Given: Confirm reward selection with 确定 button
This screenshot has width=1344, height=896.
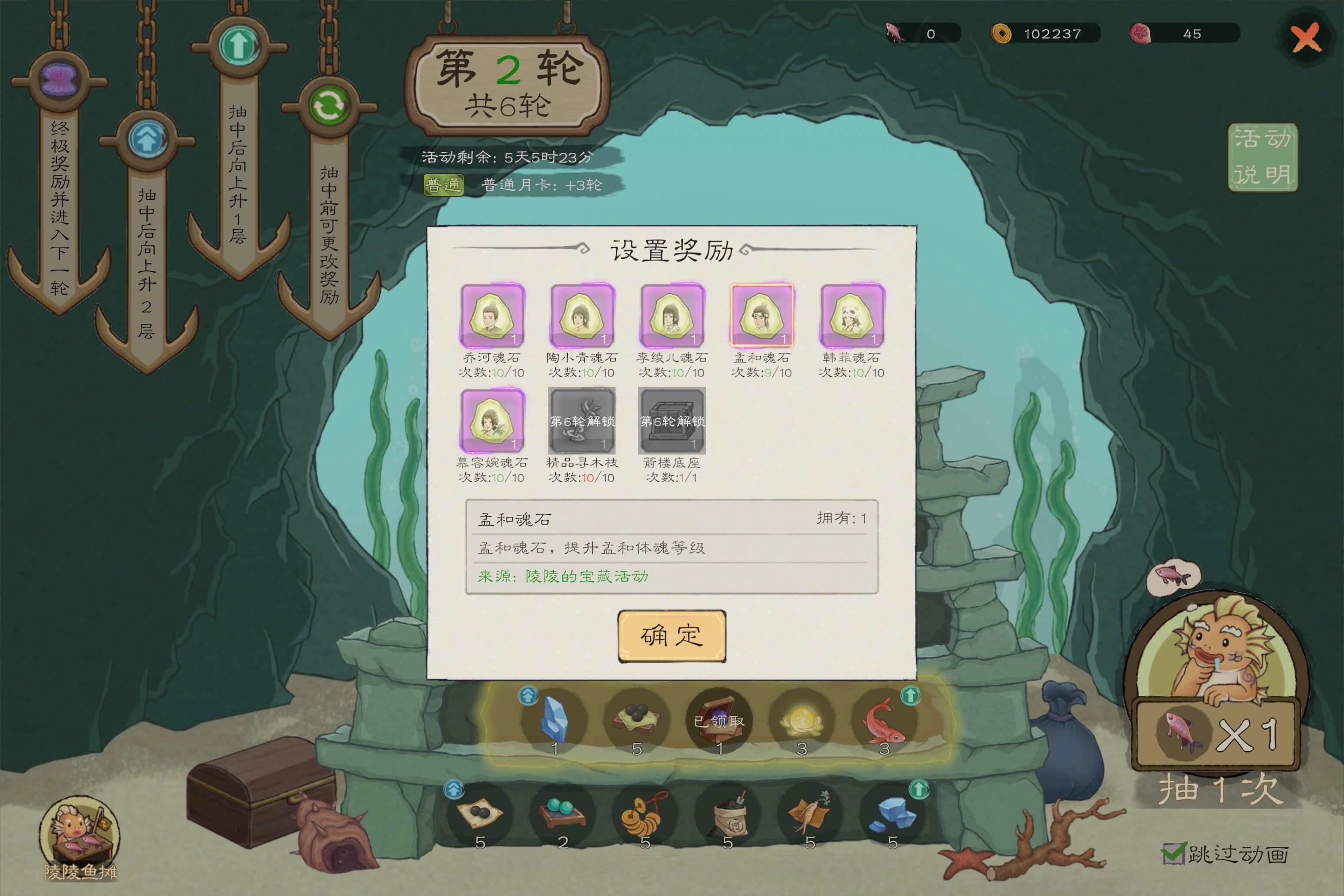Looking at the screenshot, I should click(672, 636).
